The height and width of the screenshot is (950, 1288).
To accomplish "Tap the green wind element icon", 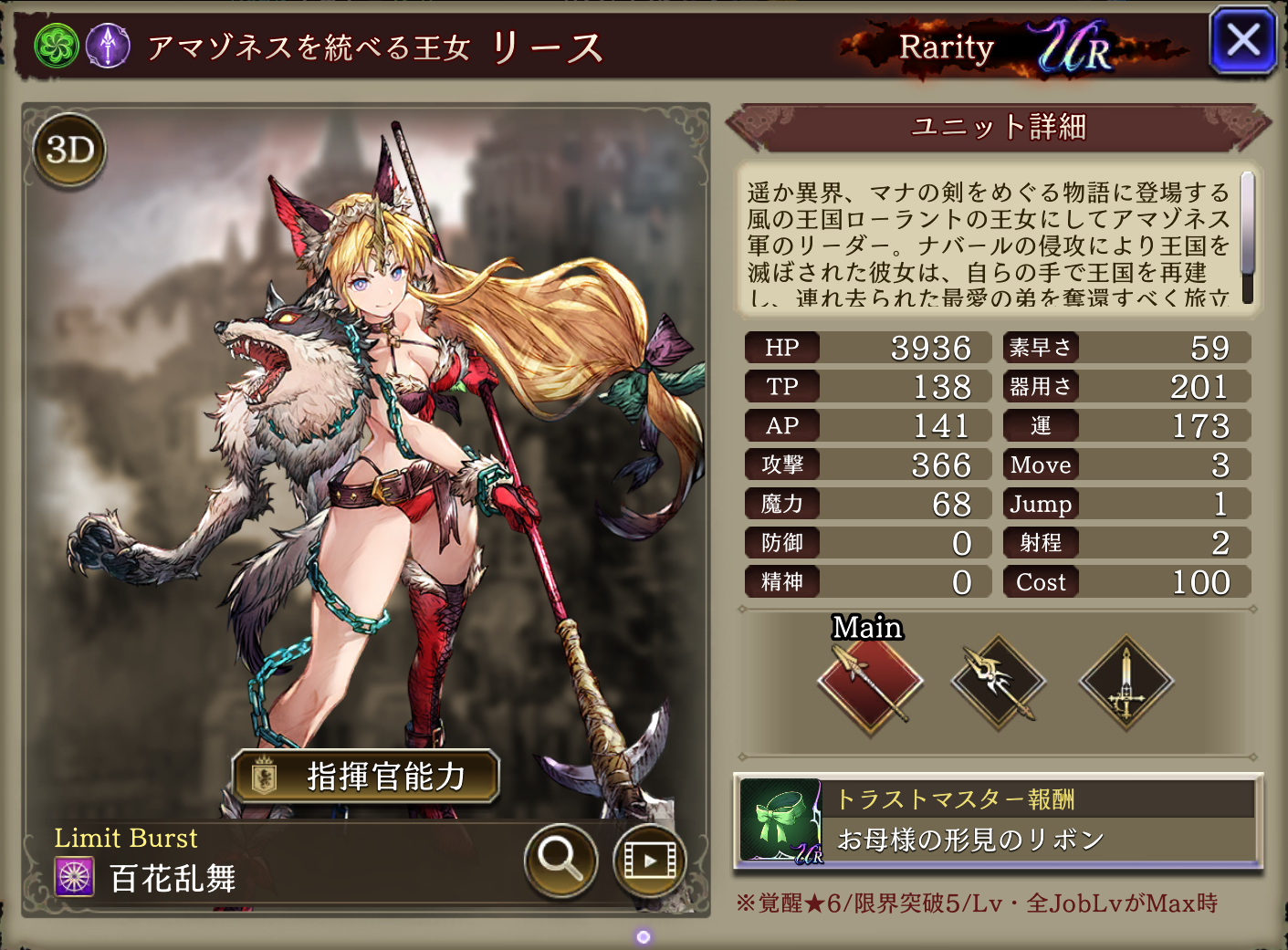I will (x=57, y=45).
